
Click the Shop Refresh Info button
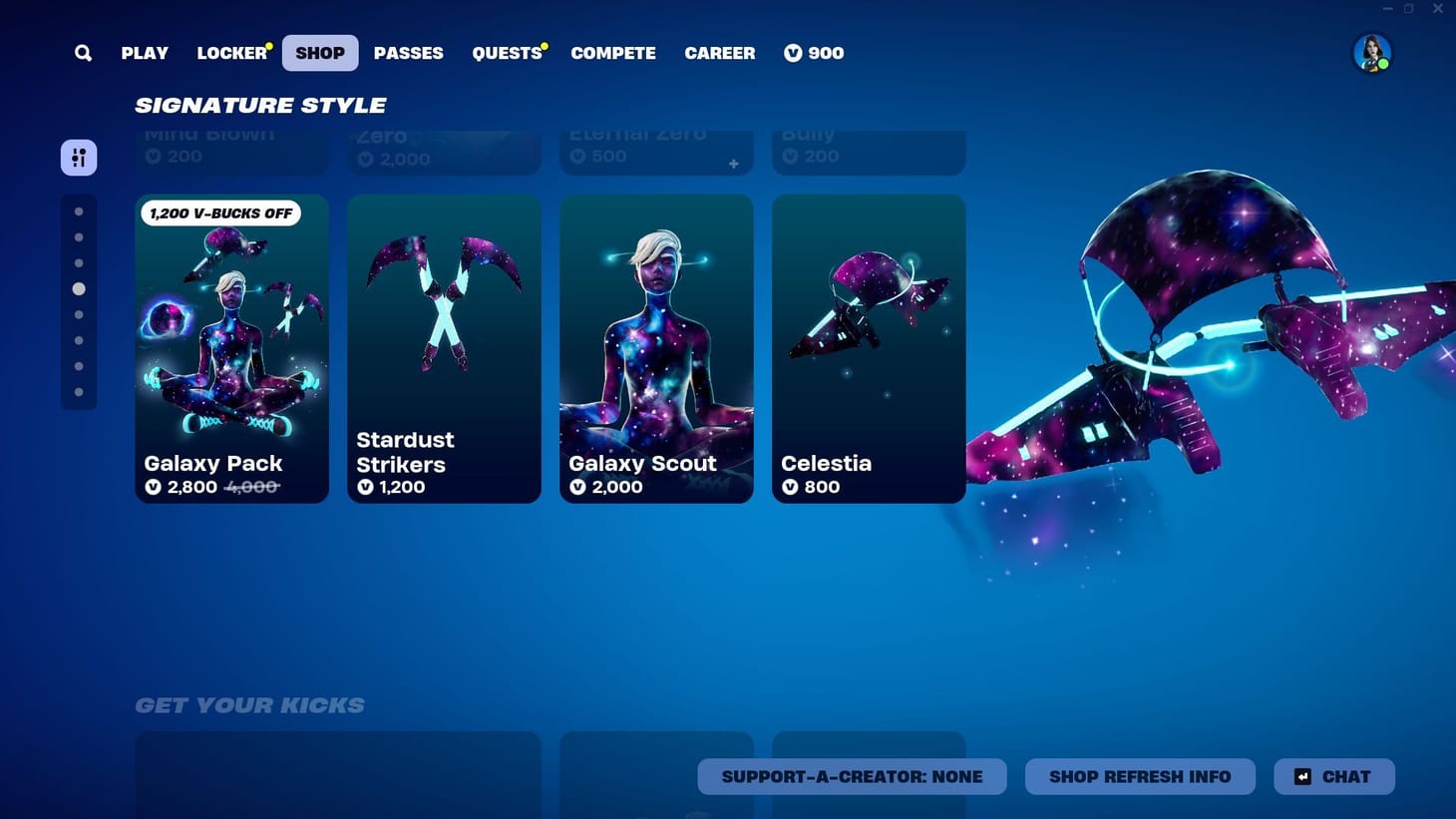(x=1140, y=776)
